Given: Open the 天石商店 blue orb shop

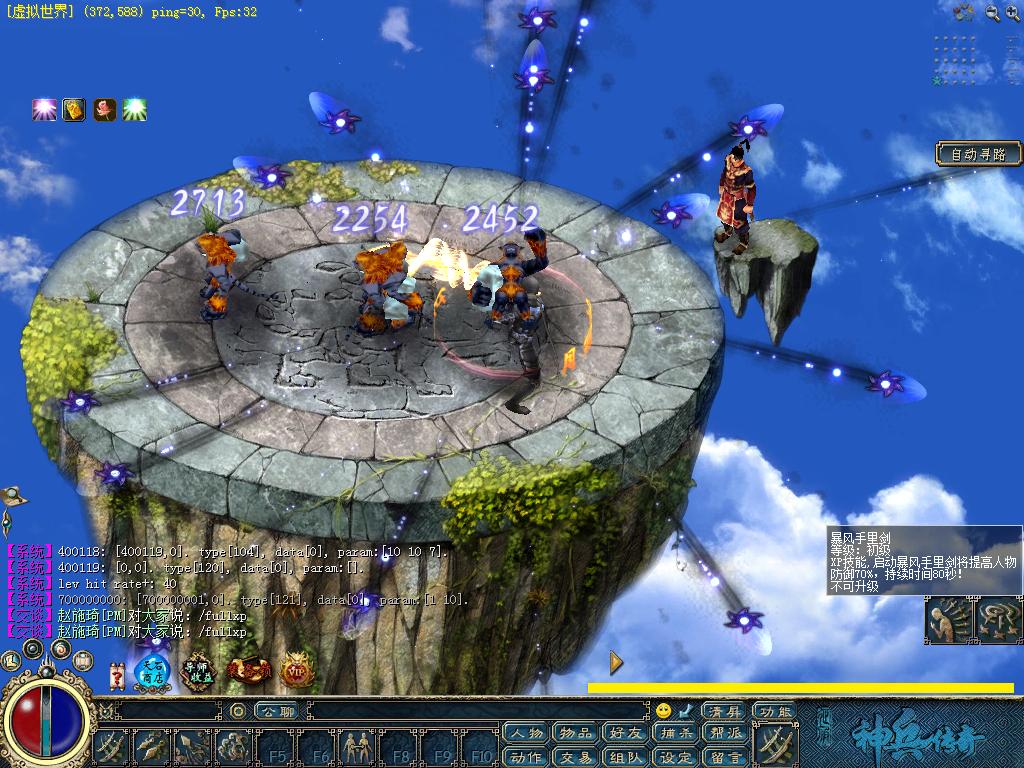Looking at the screenshot, I should (x=153, y=671).
